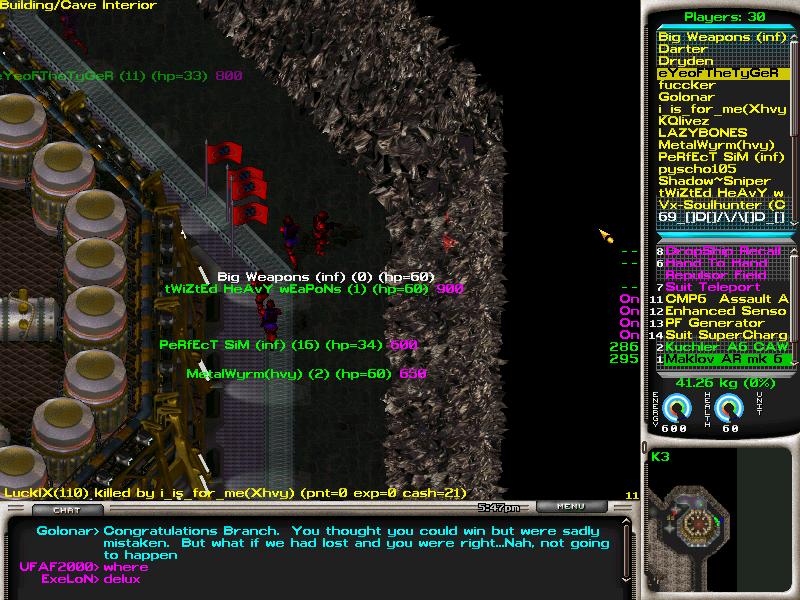Use the Suit Teleport item
800x600 pixels.
[712, 287]
